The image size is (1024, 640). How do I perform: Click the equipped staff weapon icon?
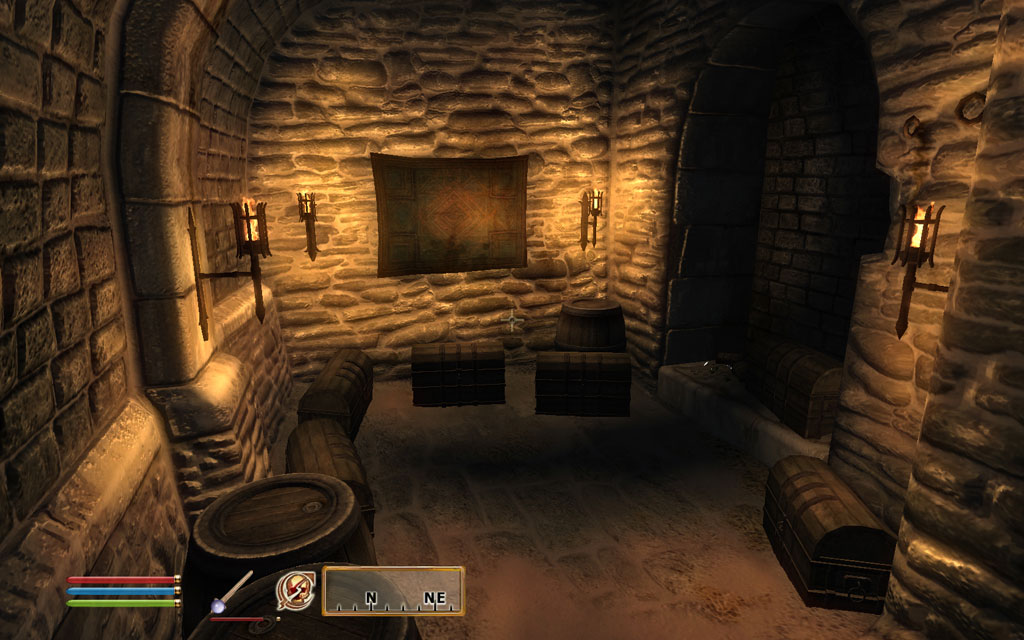click(x=232, y=590)
